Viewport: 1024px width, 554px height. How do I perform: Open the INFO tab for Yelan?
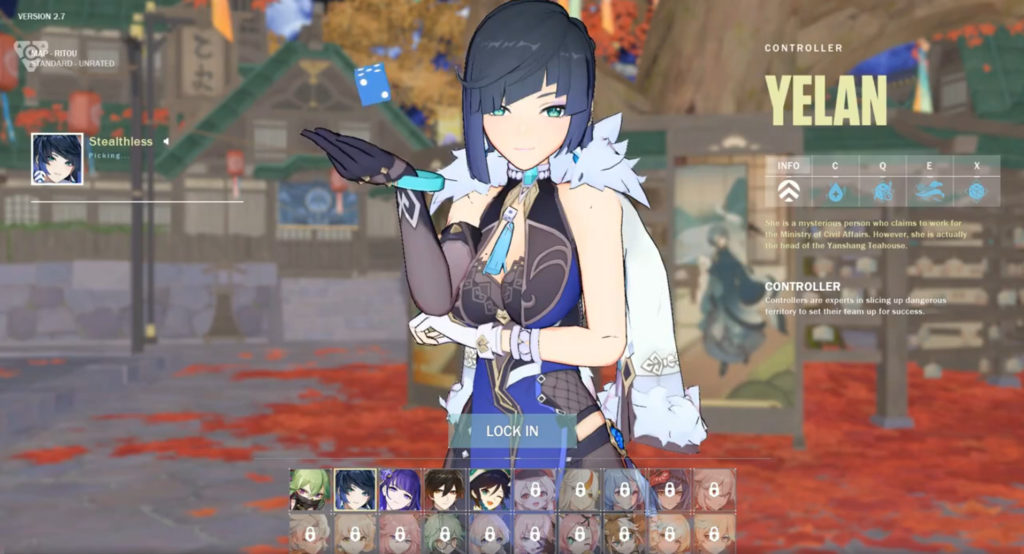789,190
